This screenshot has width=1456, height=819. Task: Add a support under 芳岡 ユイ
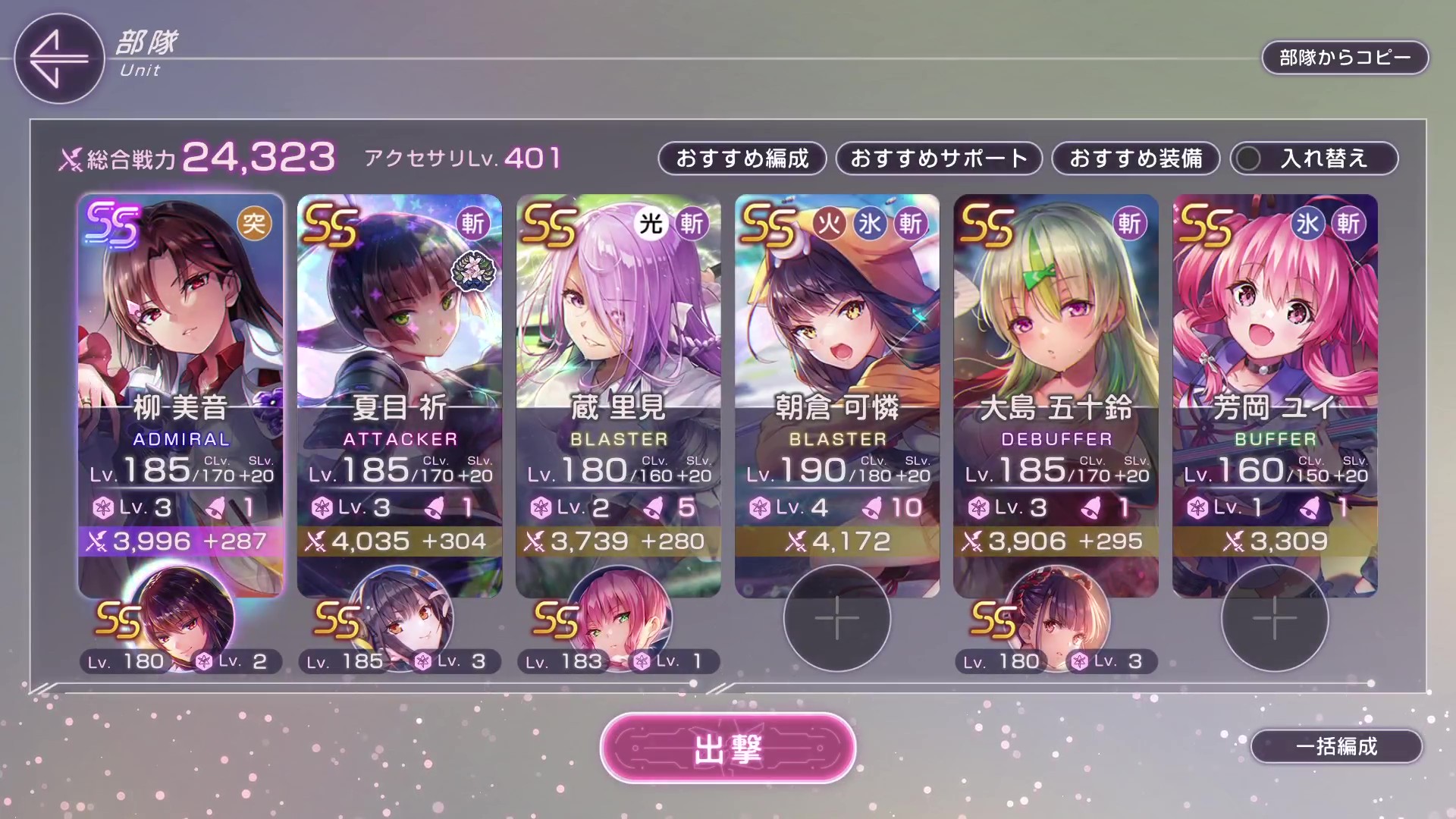tap(1274, 618)
